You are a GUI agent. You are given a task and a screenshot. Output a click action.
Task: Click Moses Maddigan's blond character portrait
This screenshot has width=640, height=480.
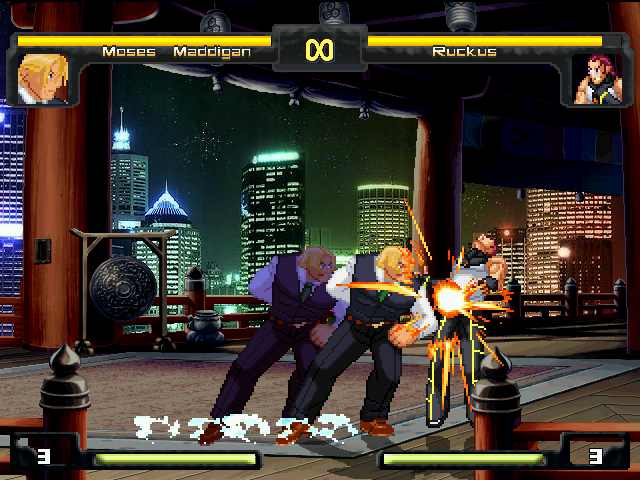tap(43, 78)
